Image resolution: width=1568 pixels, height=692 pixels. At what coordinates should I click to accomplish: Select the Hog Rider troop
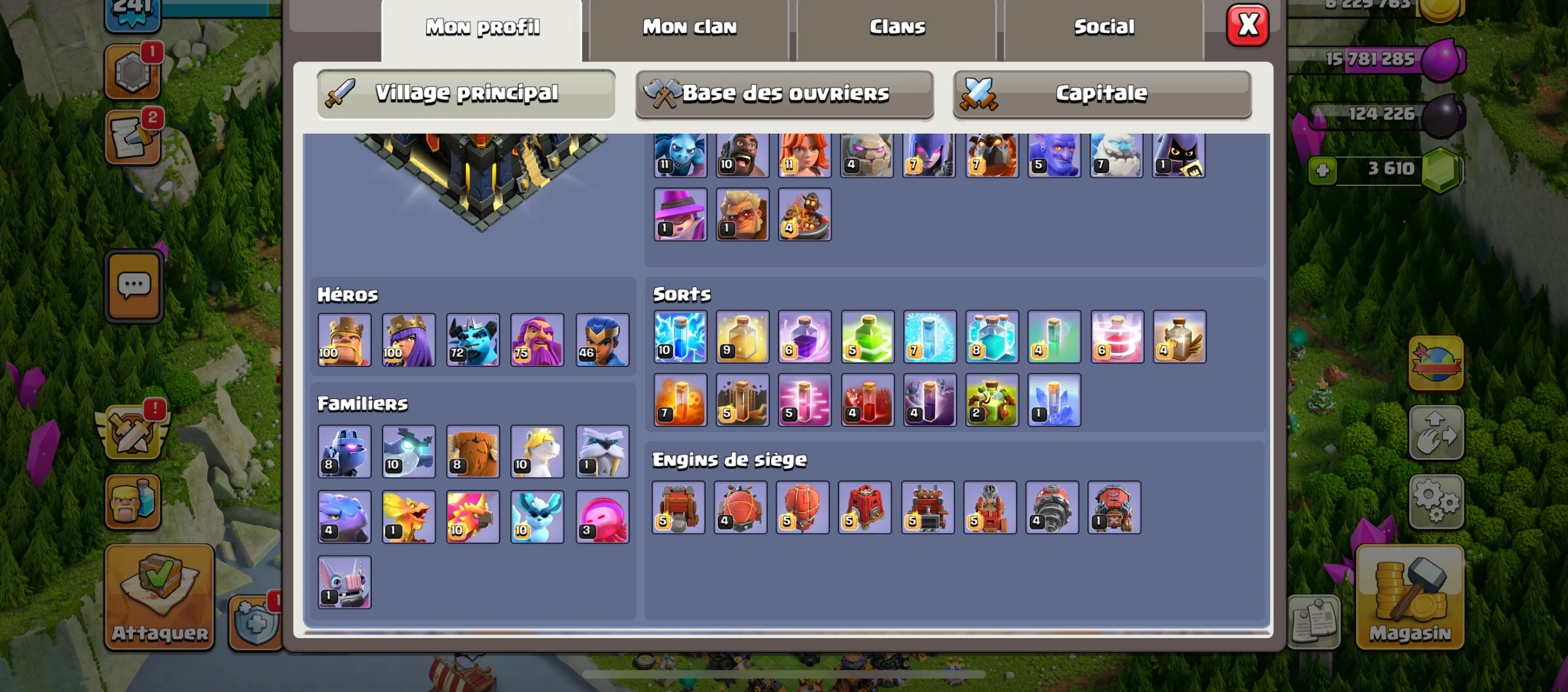741,152
